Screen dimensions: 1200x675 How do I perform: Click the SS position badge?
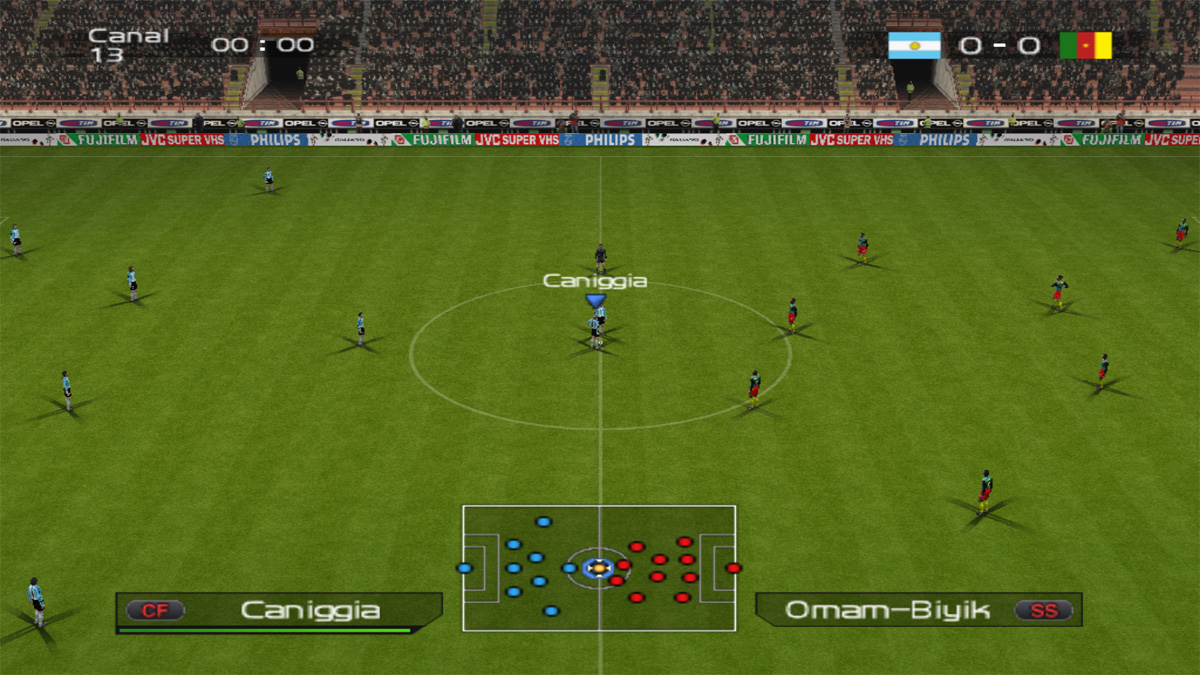(x=1043, y=610)
